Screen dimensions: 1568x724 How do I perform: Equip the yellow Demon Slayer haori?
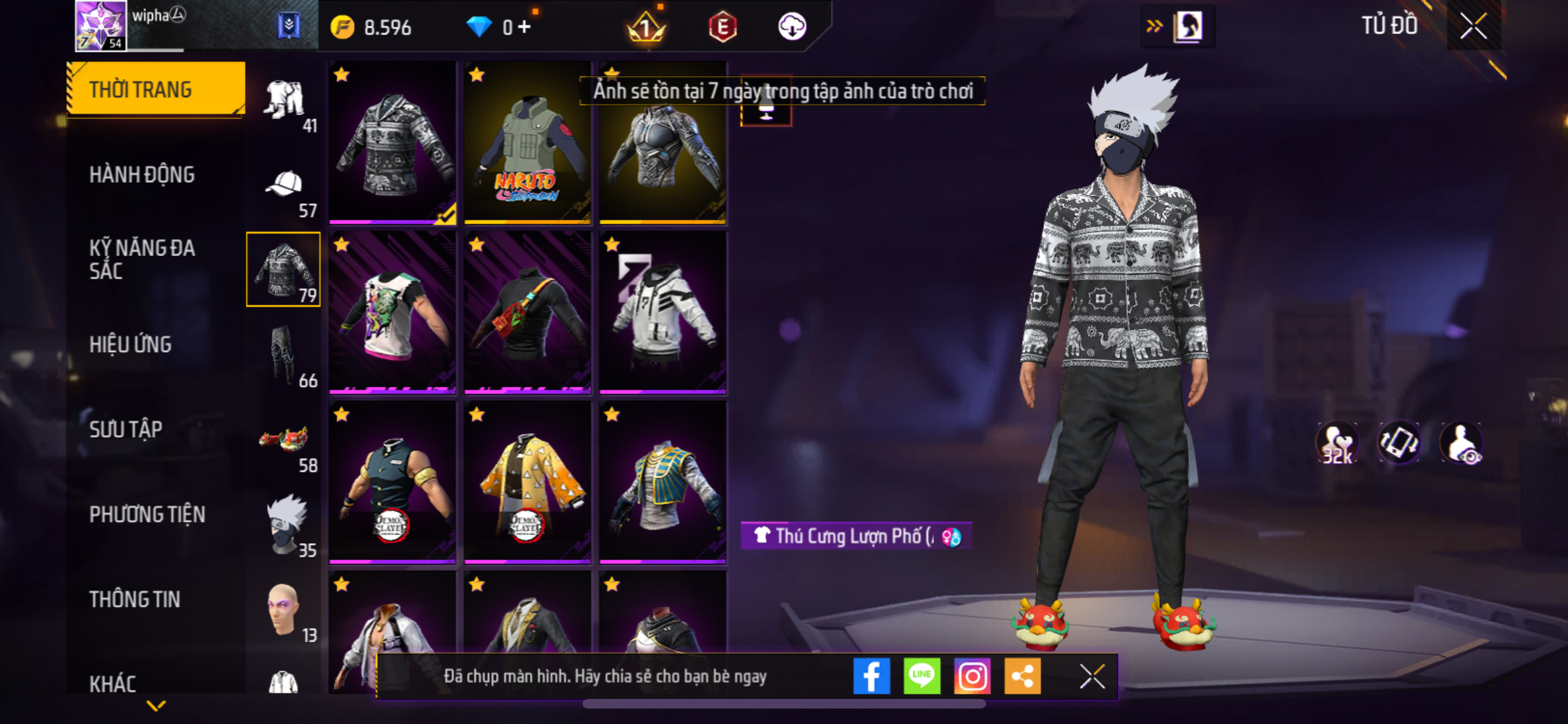tap(527, 483)
